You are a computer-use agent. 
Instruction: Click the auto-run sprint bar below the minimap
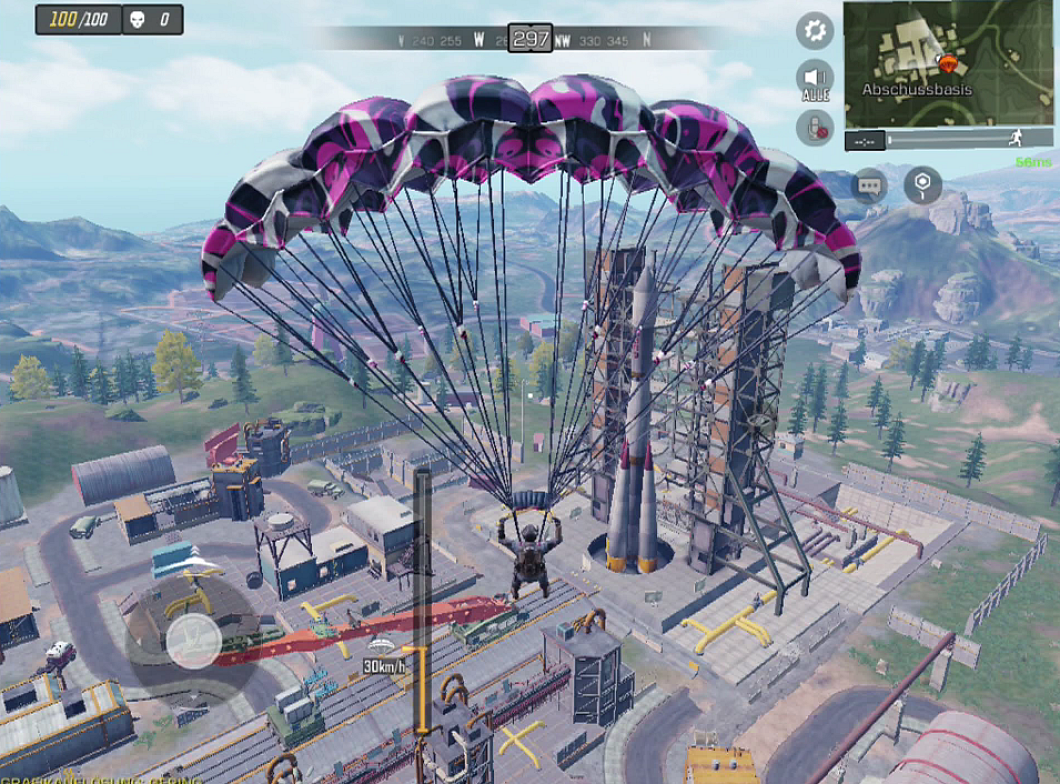[x=950, y=140]
